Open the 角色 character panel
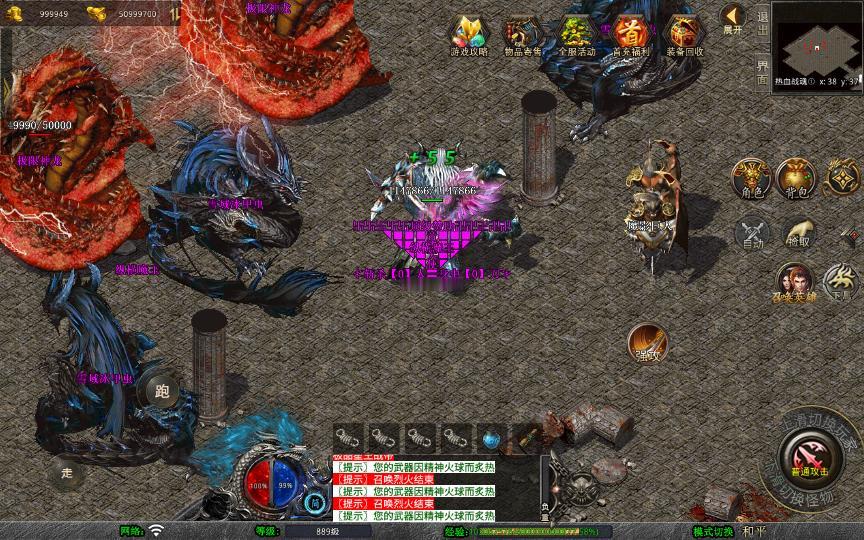The image size is (864, 540). pyautogui.click(x=751, y=177)
